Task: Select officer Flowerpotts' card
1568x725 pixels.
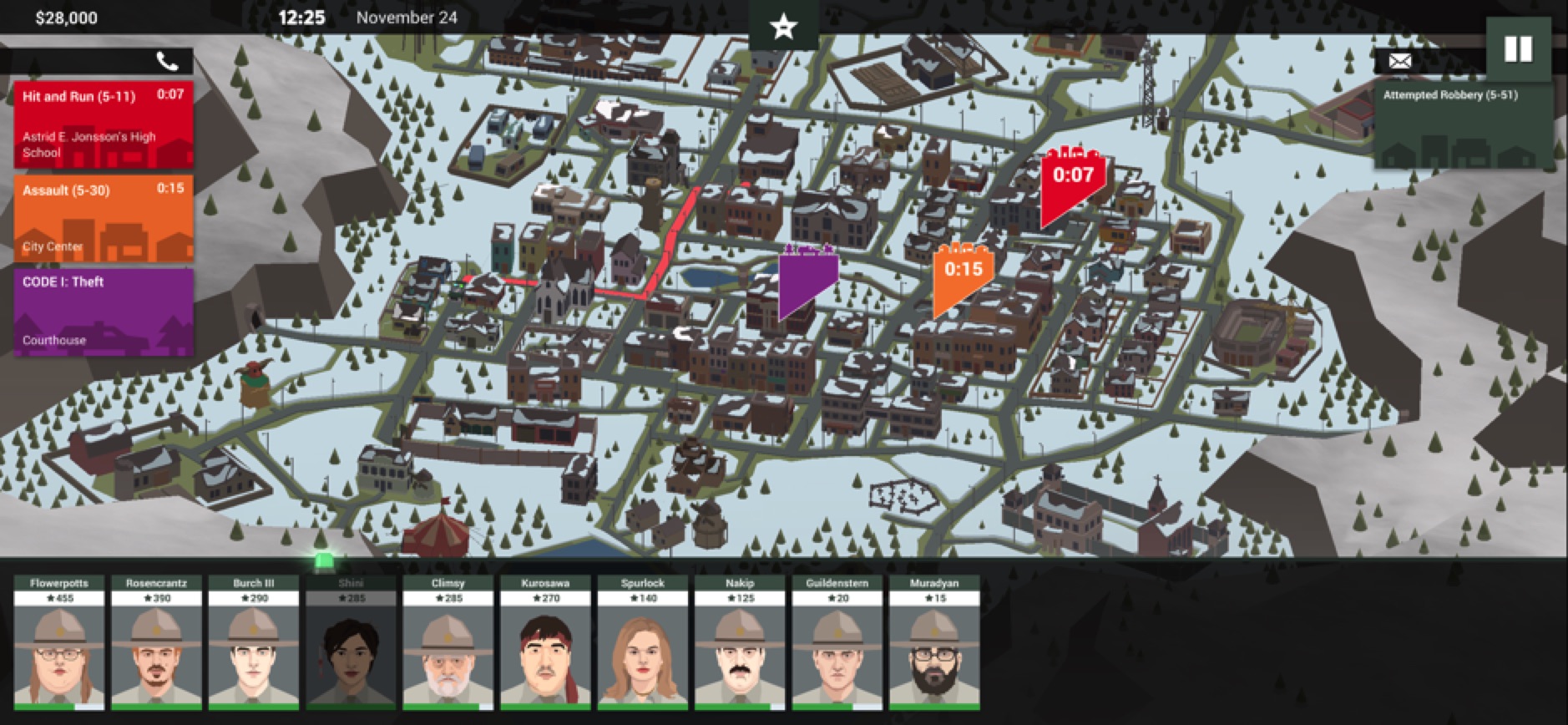Action: pos(59,643)
